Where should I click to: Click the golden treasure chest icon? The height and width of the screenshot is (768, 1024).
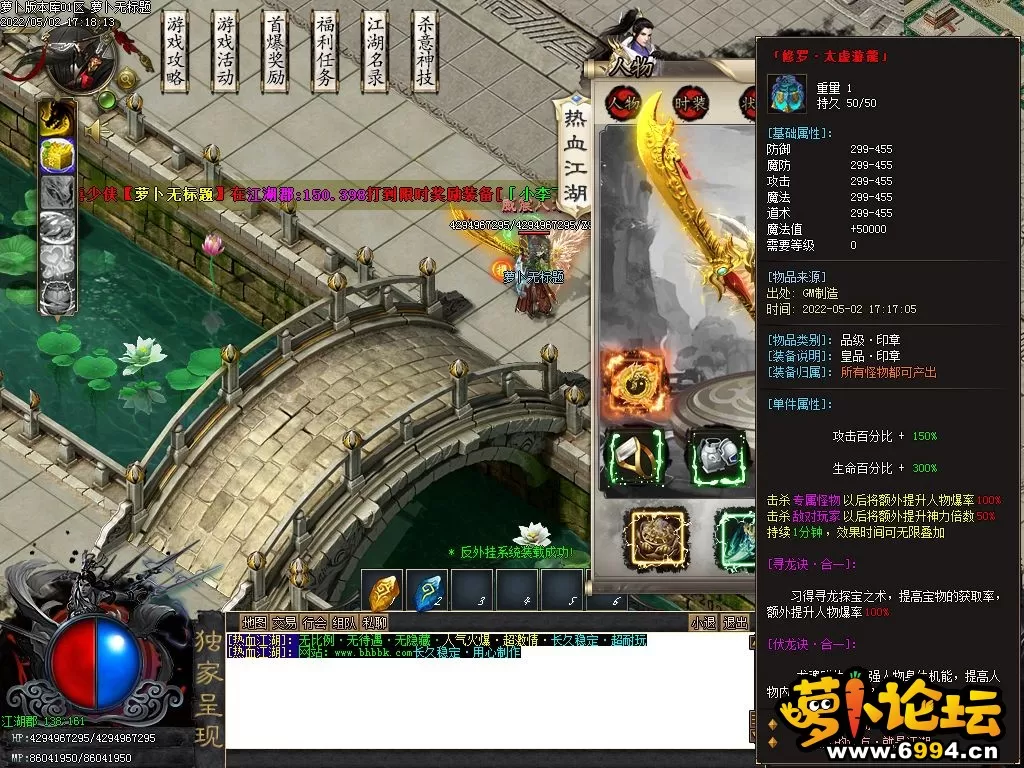(57, 156)
